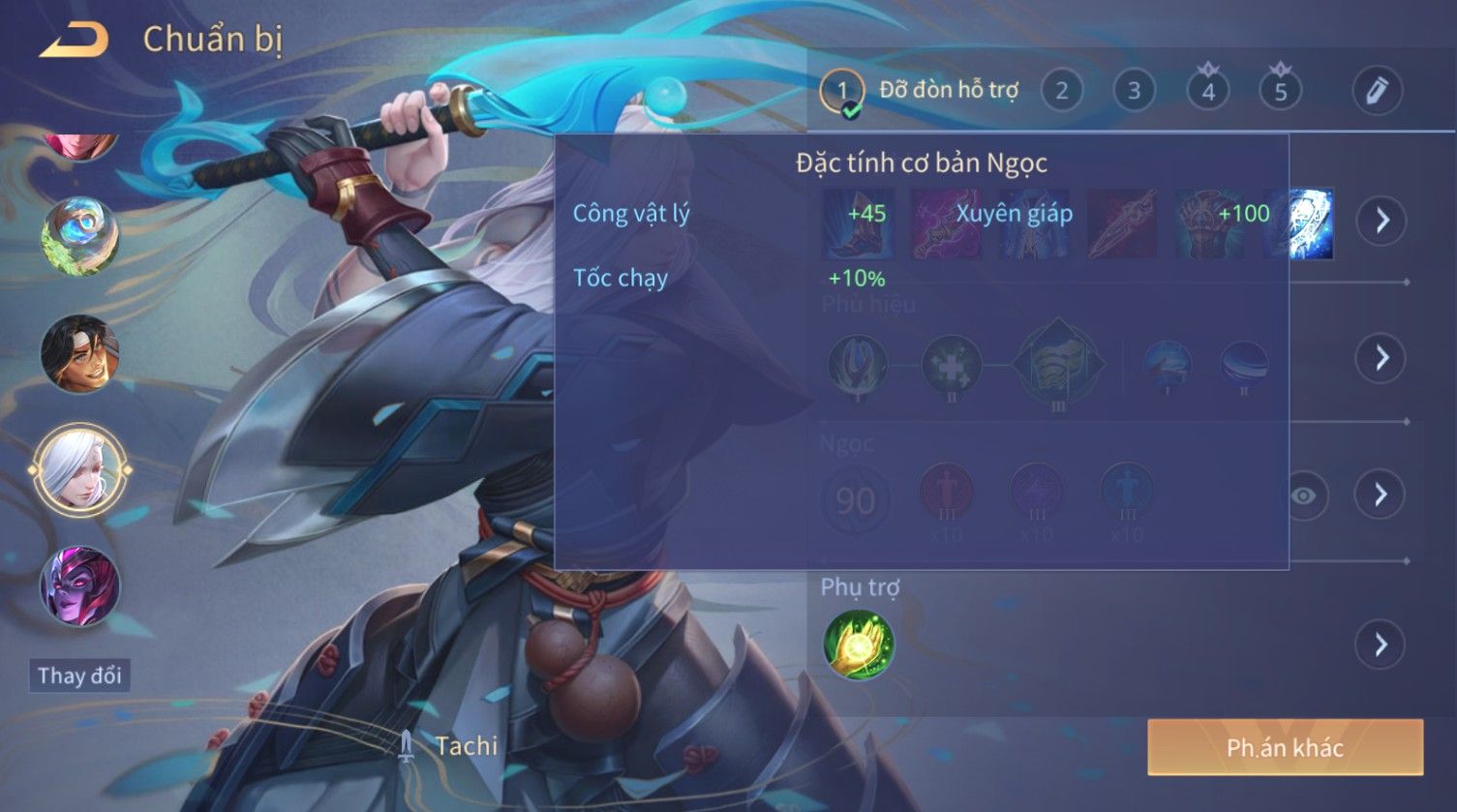1457x812 pixels.
Task: Select the white-haired hero portrait
Action: [79, 471]
